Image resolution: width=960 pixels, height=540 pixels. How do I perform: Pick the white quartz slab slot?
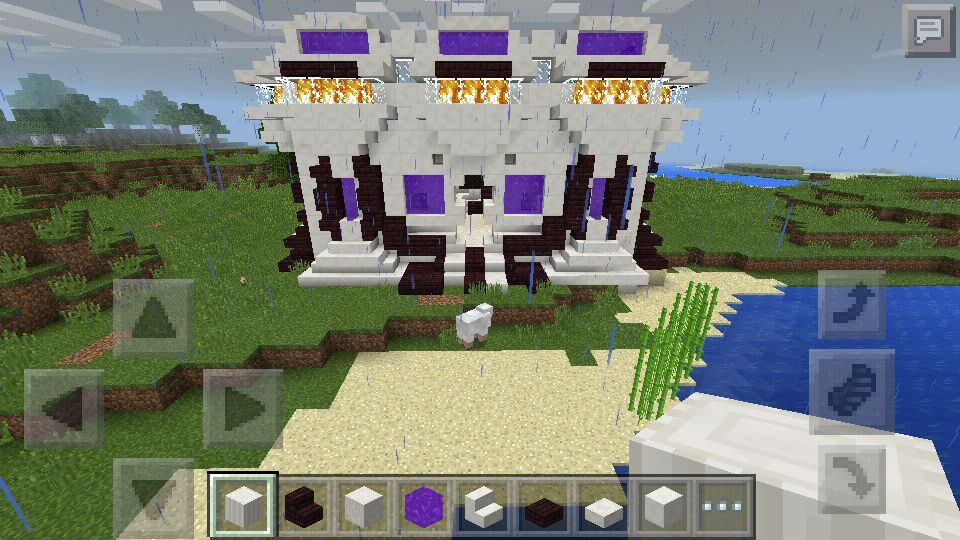[604, 505]
